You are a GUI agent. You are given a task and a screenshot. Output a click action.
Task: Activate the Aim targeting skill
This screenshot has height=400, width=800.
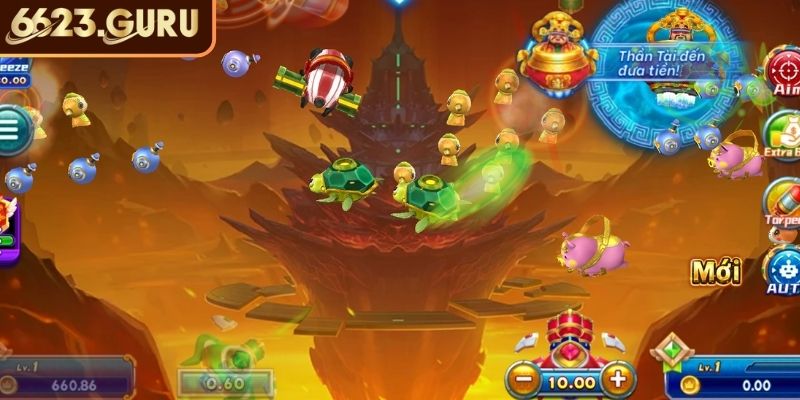783,70
